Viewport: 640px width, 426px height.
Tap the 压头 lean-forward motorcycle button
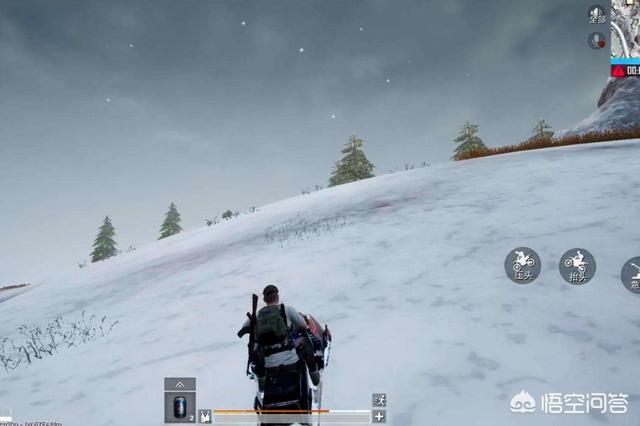pyautogui.click(x=522, y=265)
